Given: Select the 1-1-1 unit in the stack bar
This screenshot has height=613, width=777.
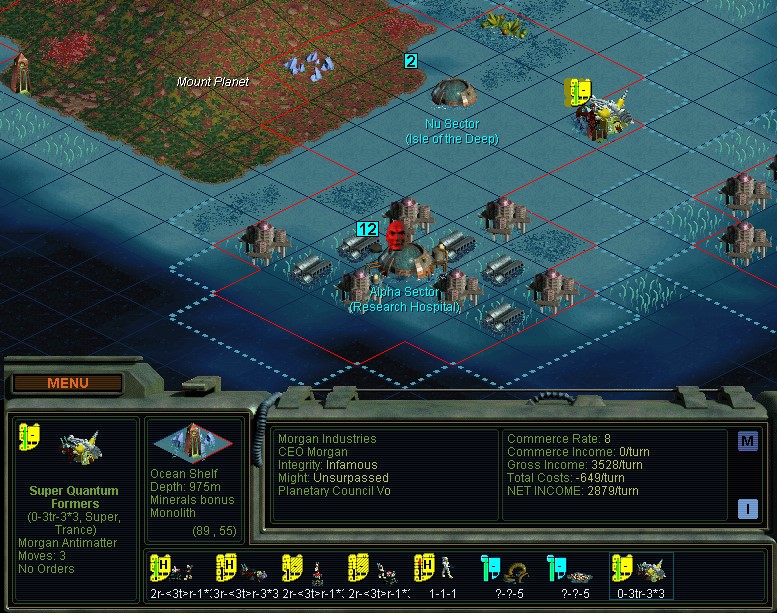Looking at the screenshot, I should (442, 577).
